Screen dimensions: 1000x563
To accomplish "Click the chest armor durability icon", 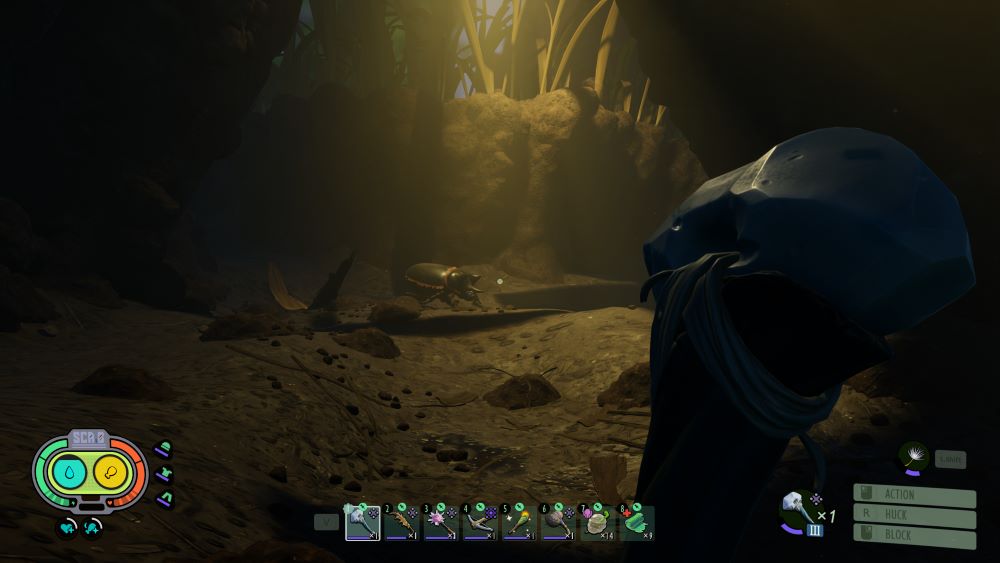I will 163,473.
